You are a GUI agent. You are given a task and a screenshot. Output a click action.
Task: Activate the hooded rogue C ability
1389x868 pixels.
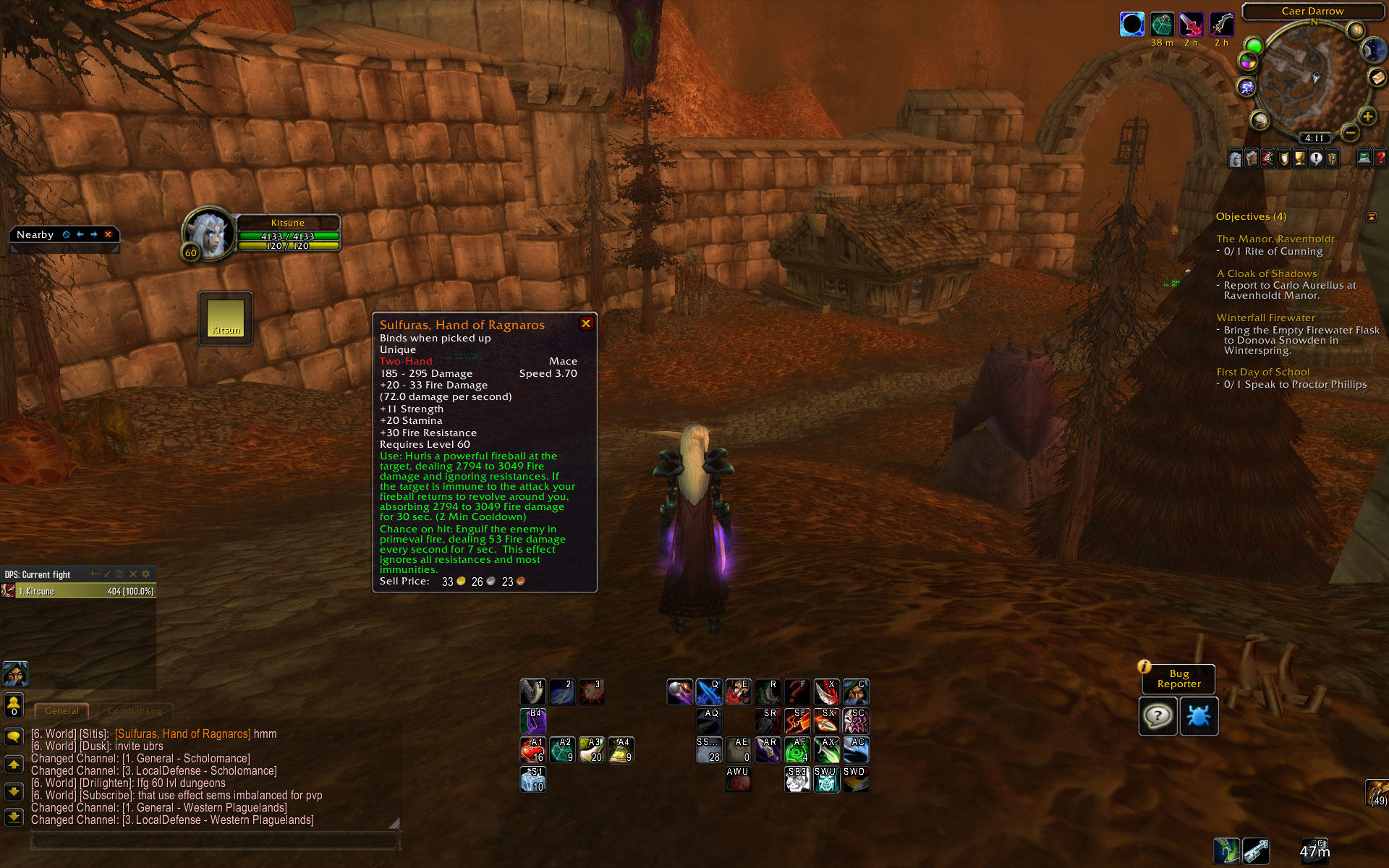coord(856,692)
